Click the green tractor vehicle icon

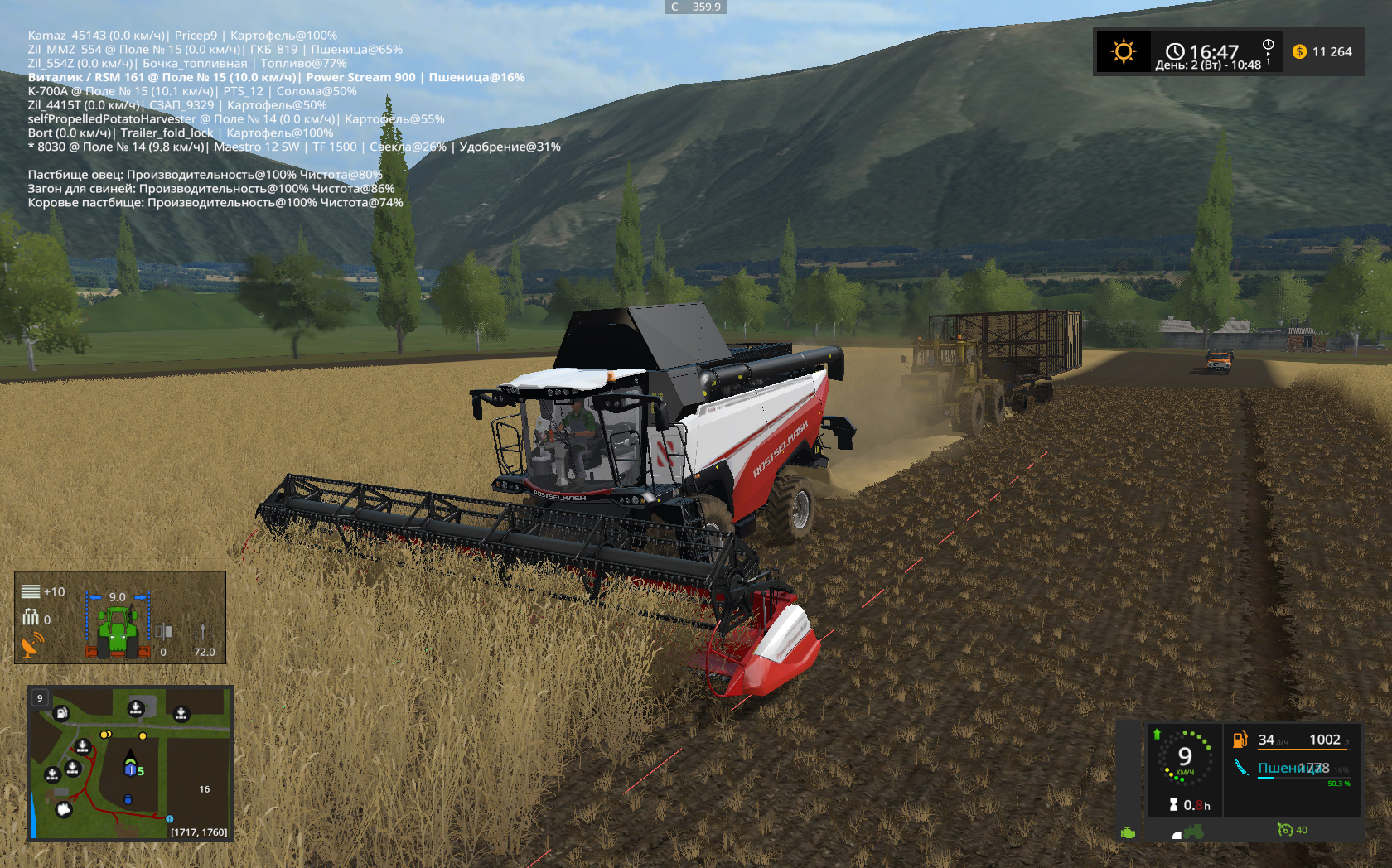point(1193,832)
